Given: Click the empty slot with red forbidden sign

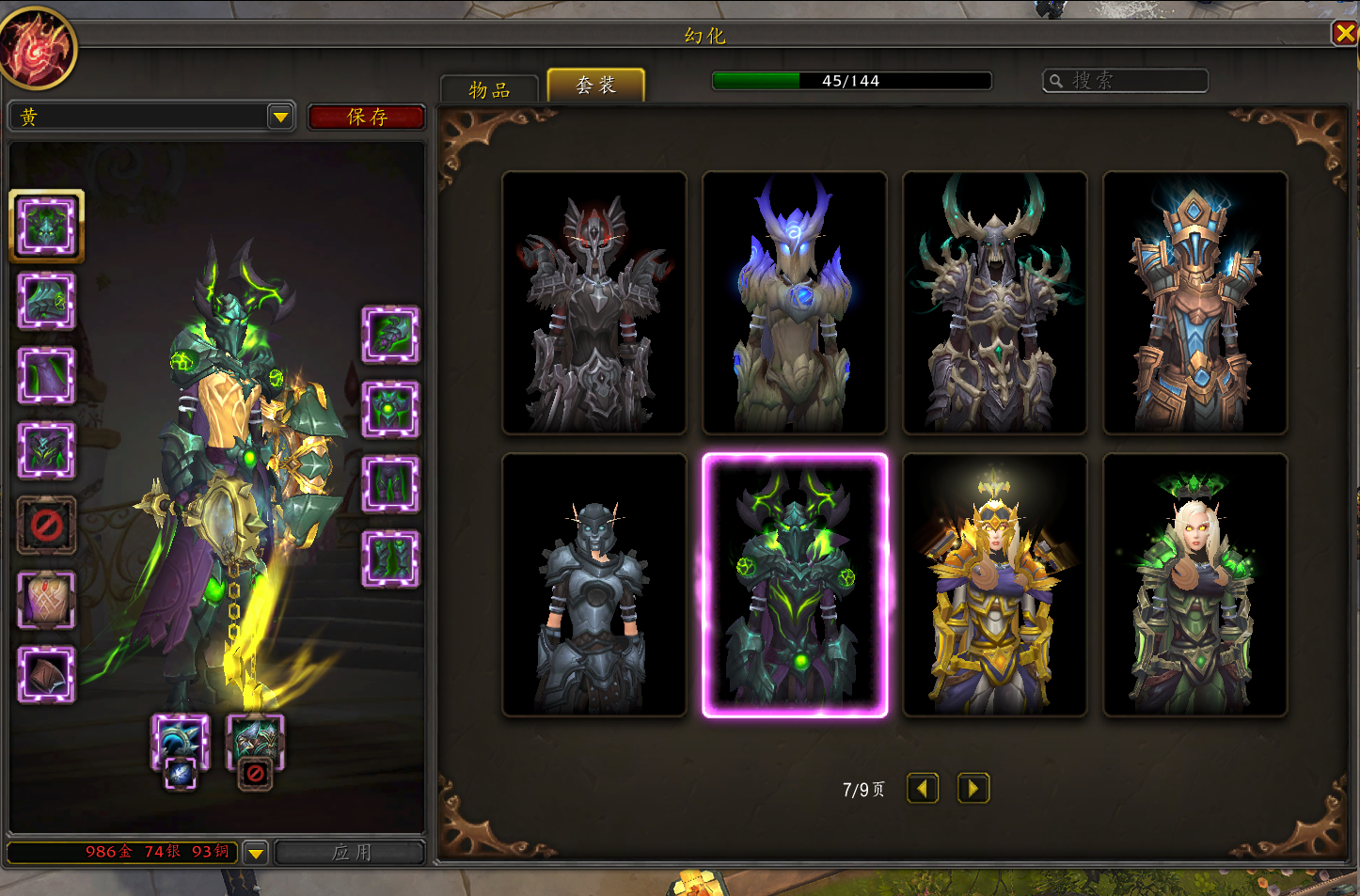Looking at the screenshot, I should [x=46, y=525].
